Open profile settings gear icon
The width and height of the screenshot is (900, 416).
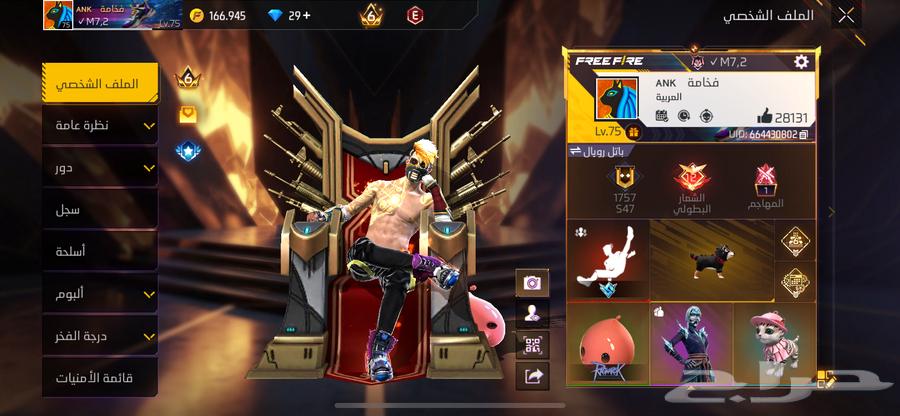pyautogui.click(x=801, y=62)
